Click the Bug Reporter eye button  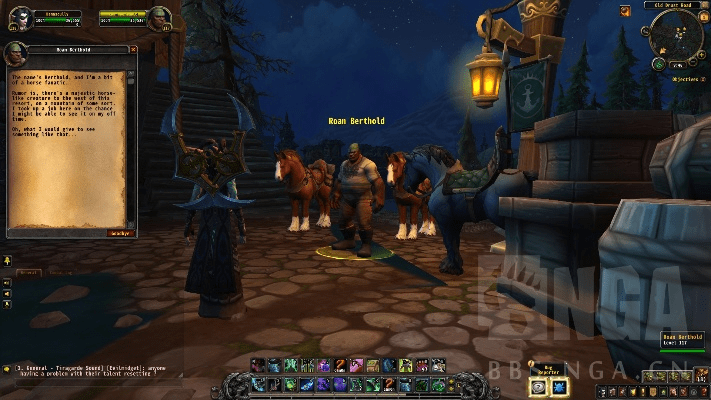point(538,386)
